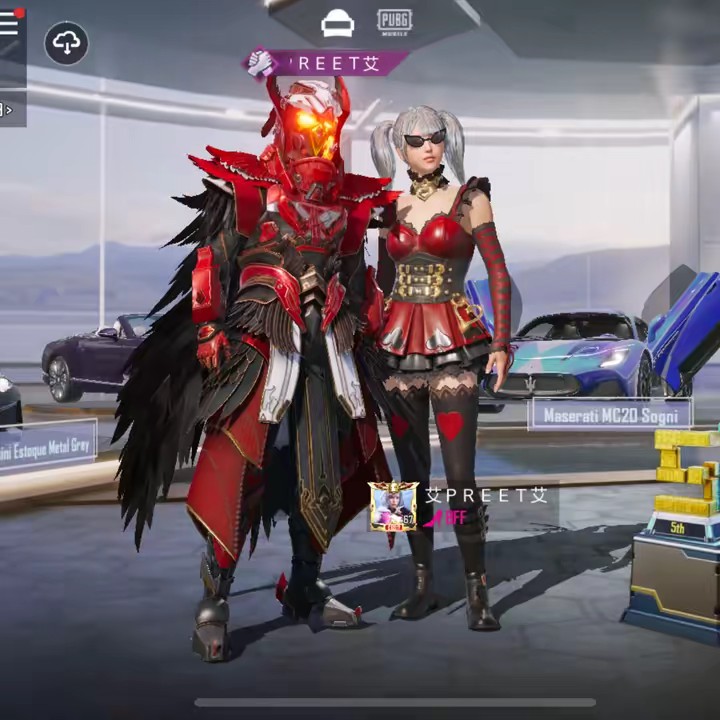Select the Maserati MC20 Sogni label
Screen dimensions: 720x720
(x=610, y=414)
